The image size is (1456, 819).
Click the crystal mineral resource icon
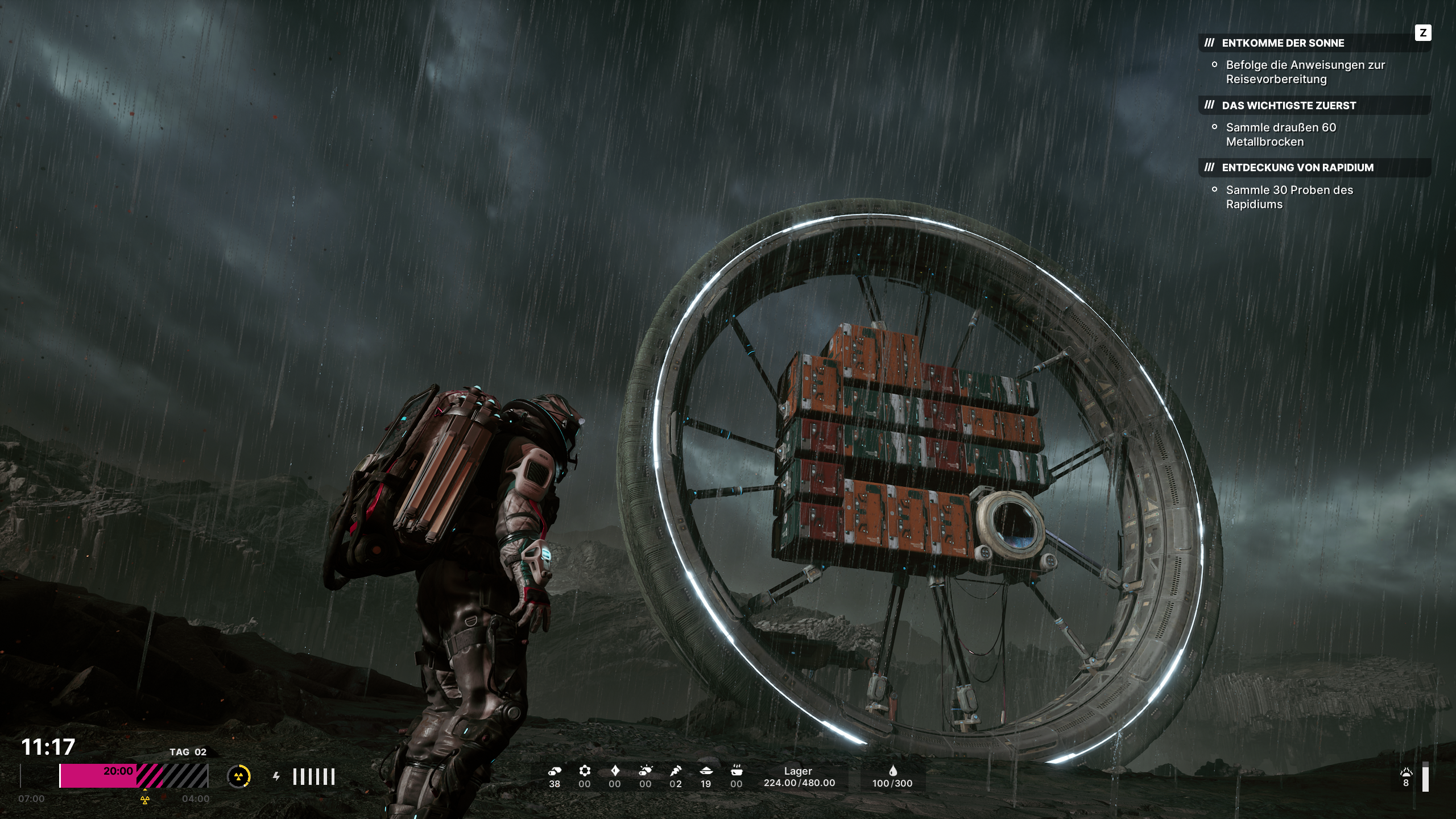[x=615, y=771]
